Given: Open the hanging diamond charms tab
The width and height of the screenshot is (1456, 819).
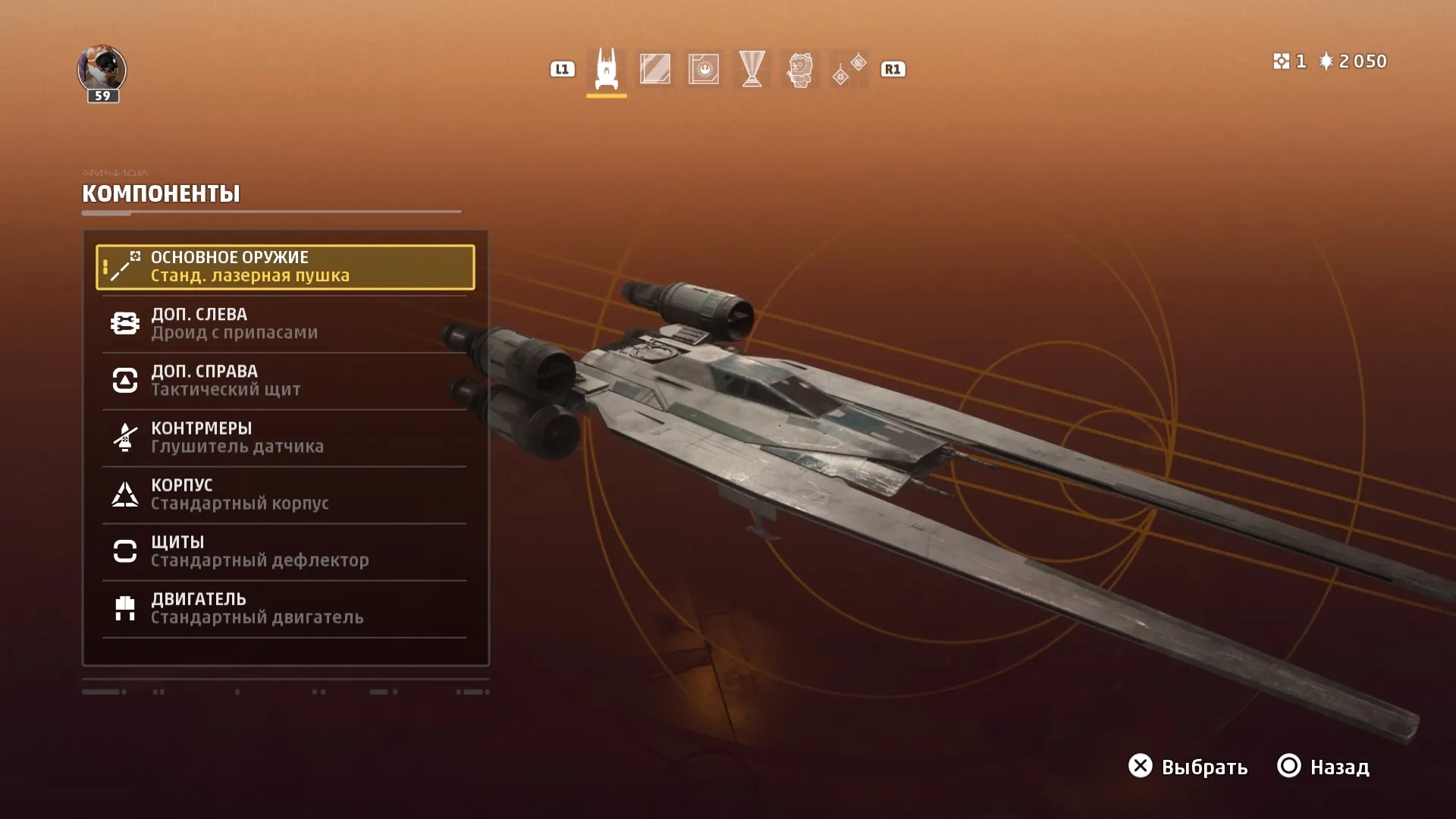Looking at the screenshot, I should (x=849, y=69).
